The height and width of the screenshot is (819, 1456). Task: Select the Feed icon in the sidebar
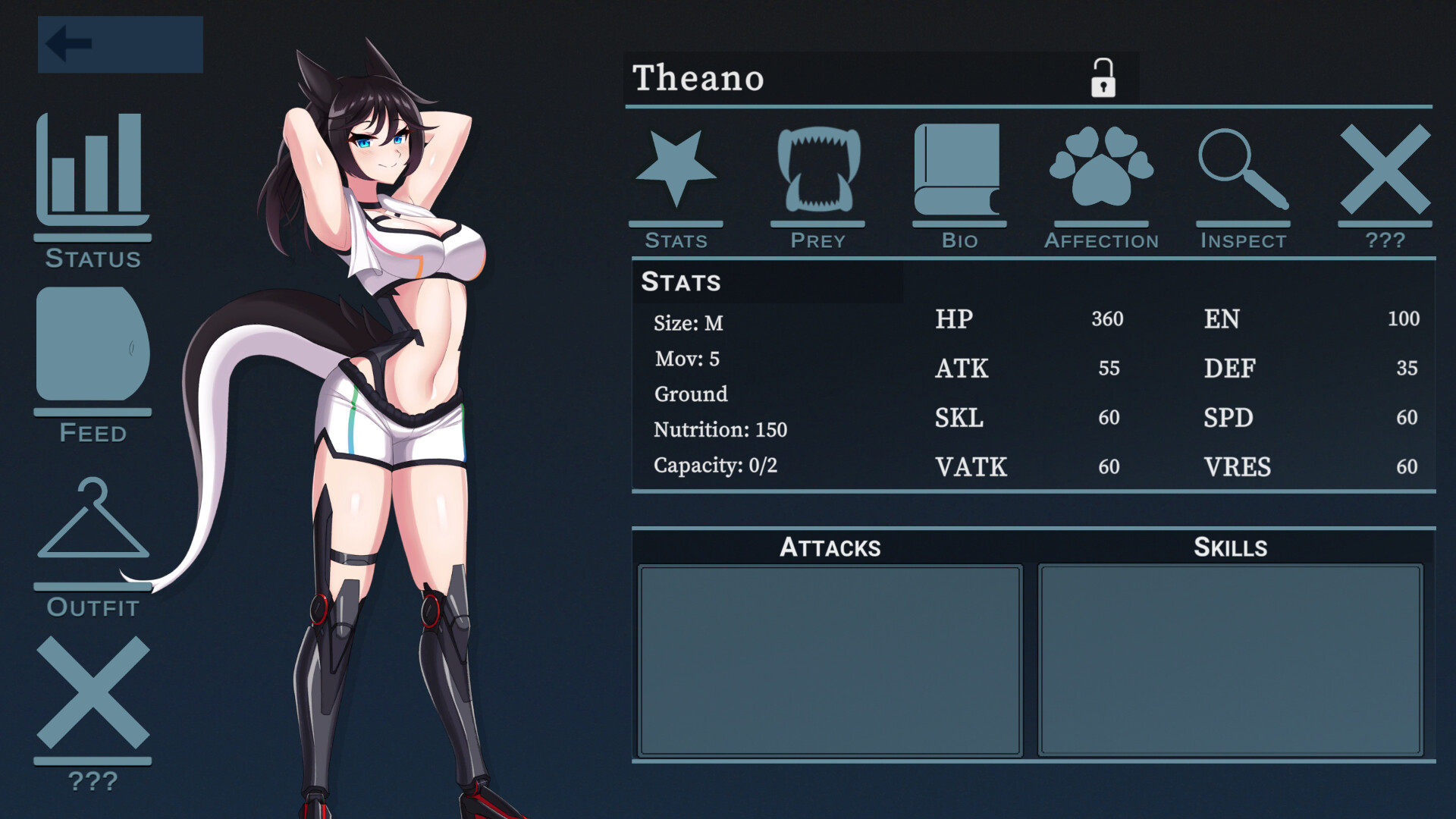pyautogui.click(x=91, y=349)
